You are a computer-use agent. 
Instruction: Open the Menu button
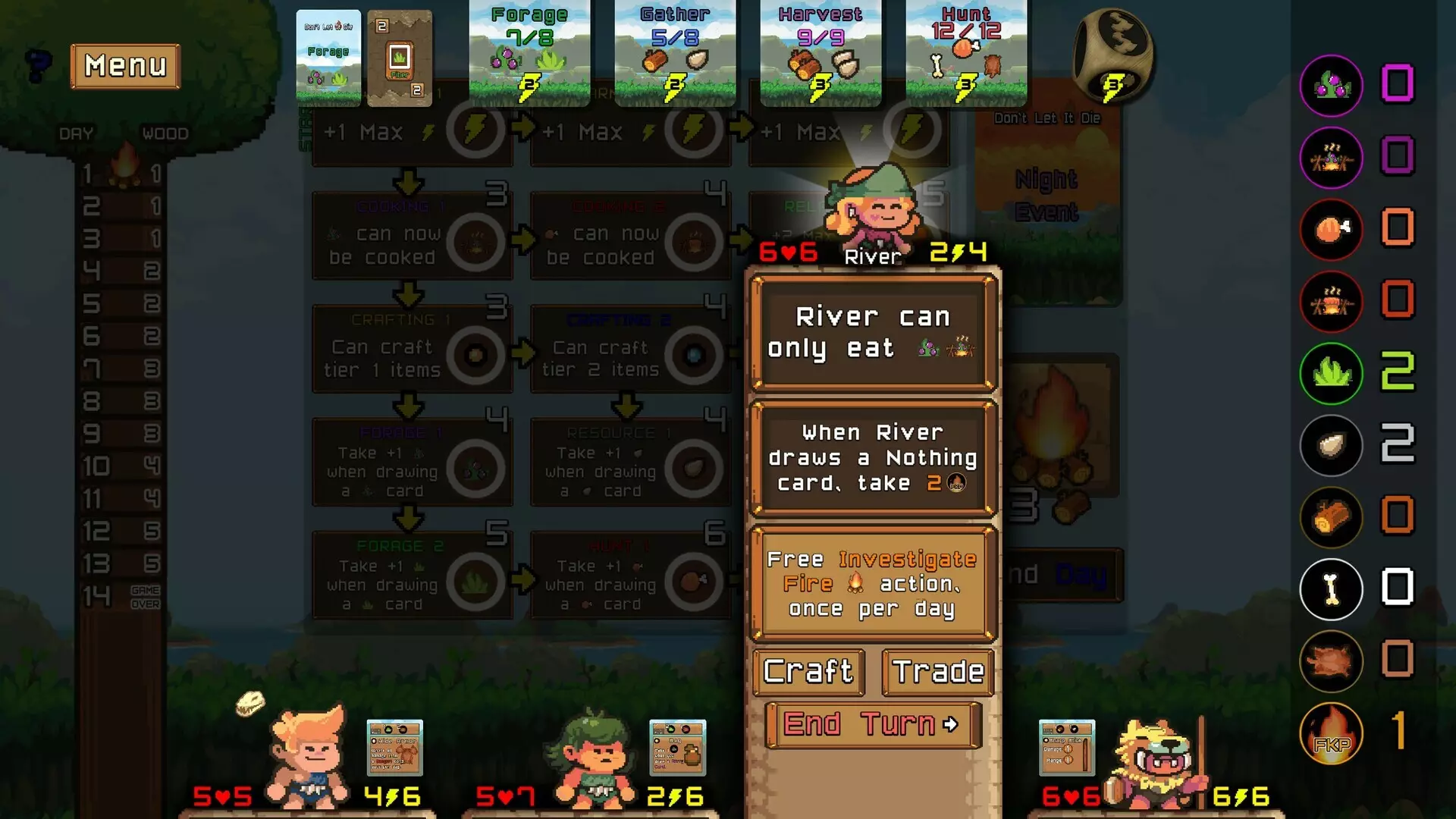point(125,66)
